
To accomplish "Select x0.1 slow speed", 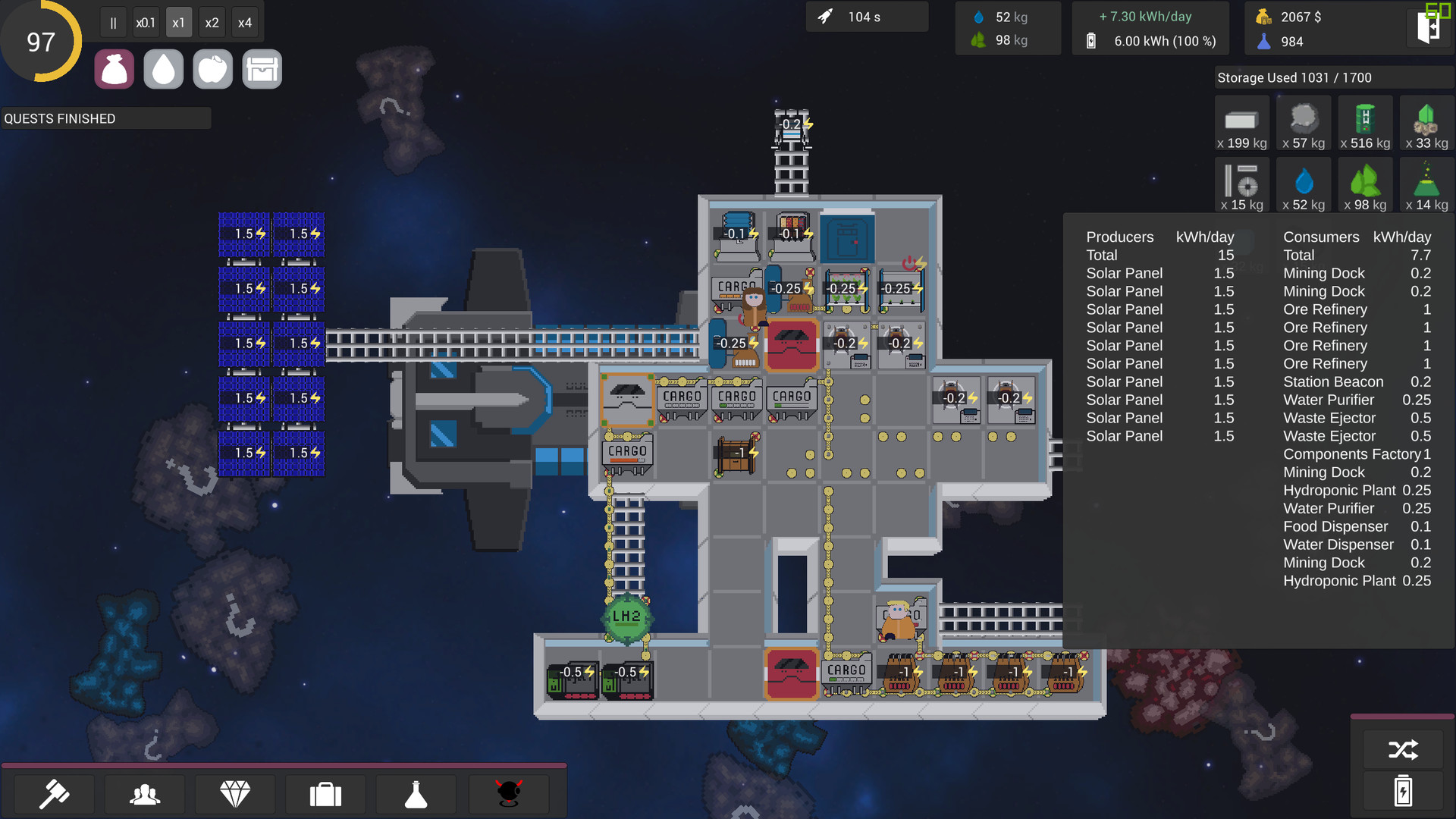I will click(146, 22).
